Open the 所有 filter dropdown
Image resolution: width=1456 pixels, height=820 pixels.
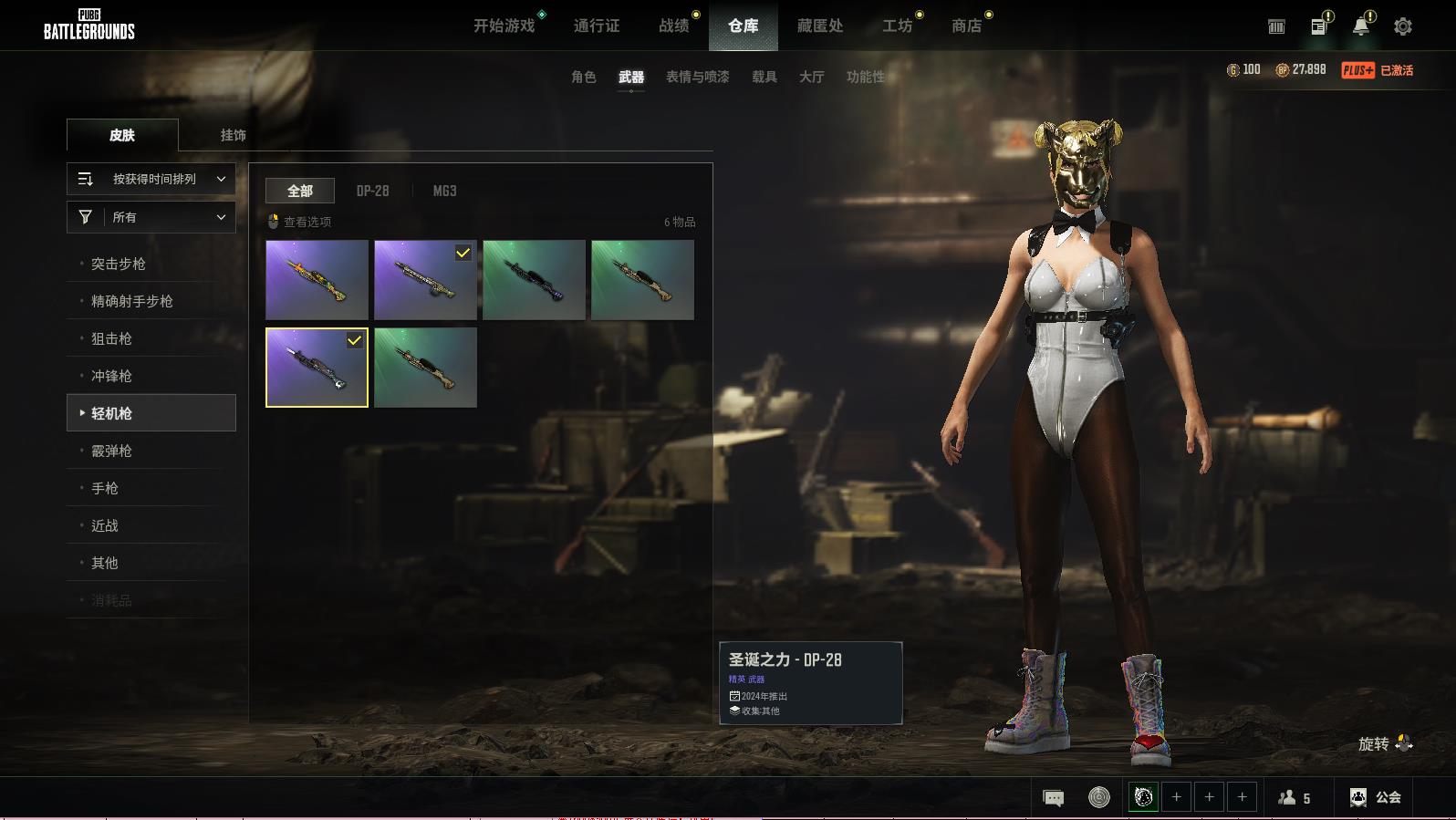(151, 217)
